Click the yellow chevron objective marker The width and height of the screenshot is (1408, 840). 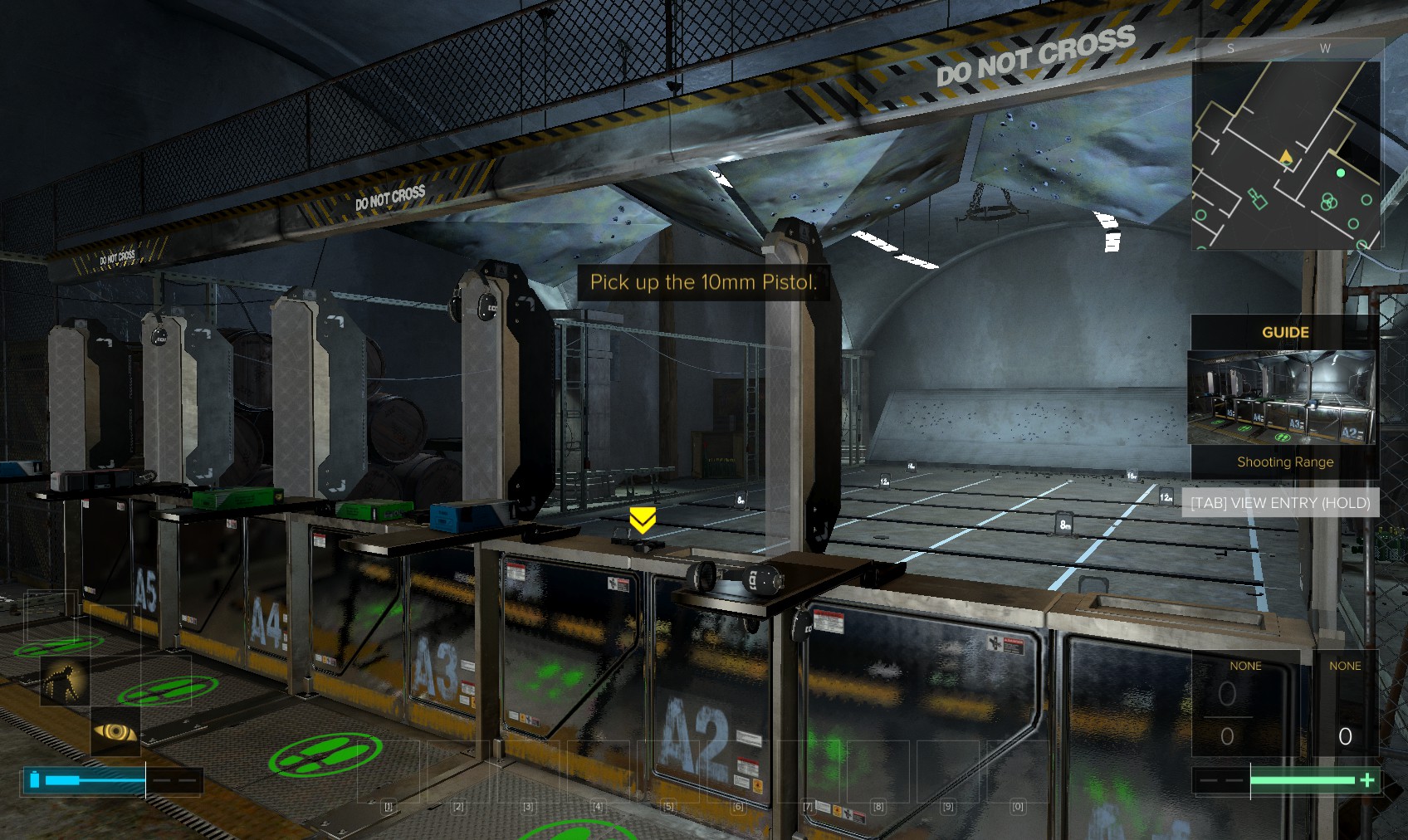pyautogui.click(x=642, y=520)
